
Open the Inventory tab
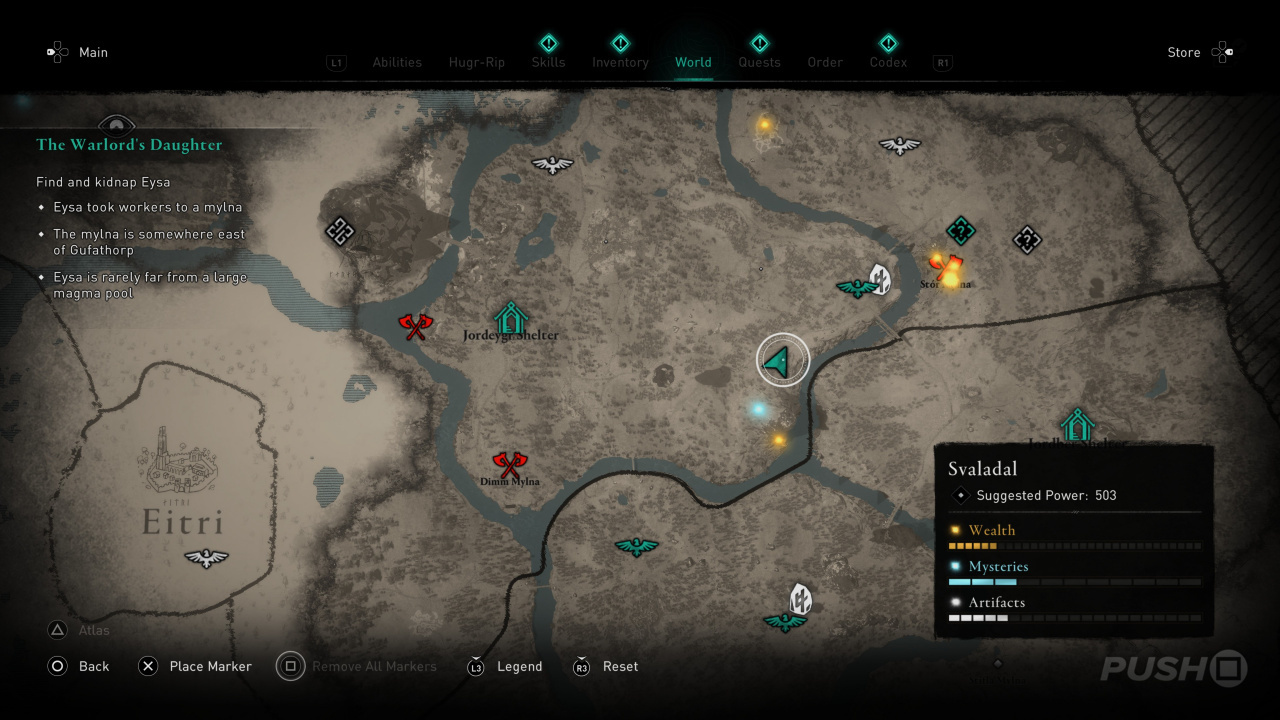click(x=620, y=62)
